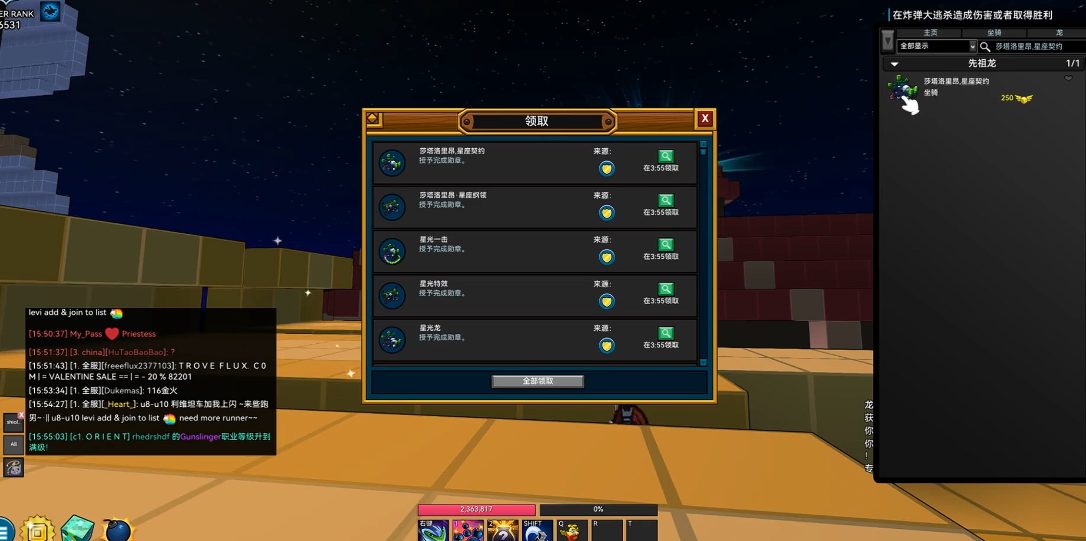
Task: Select the All chat channel tab
Action: tap(14, 444)
